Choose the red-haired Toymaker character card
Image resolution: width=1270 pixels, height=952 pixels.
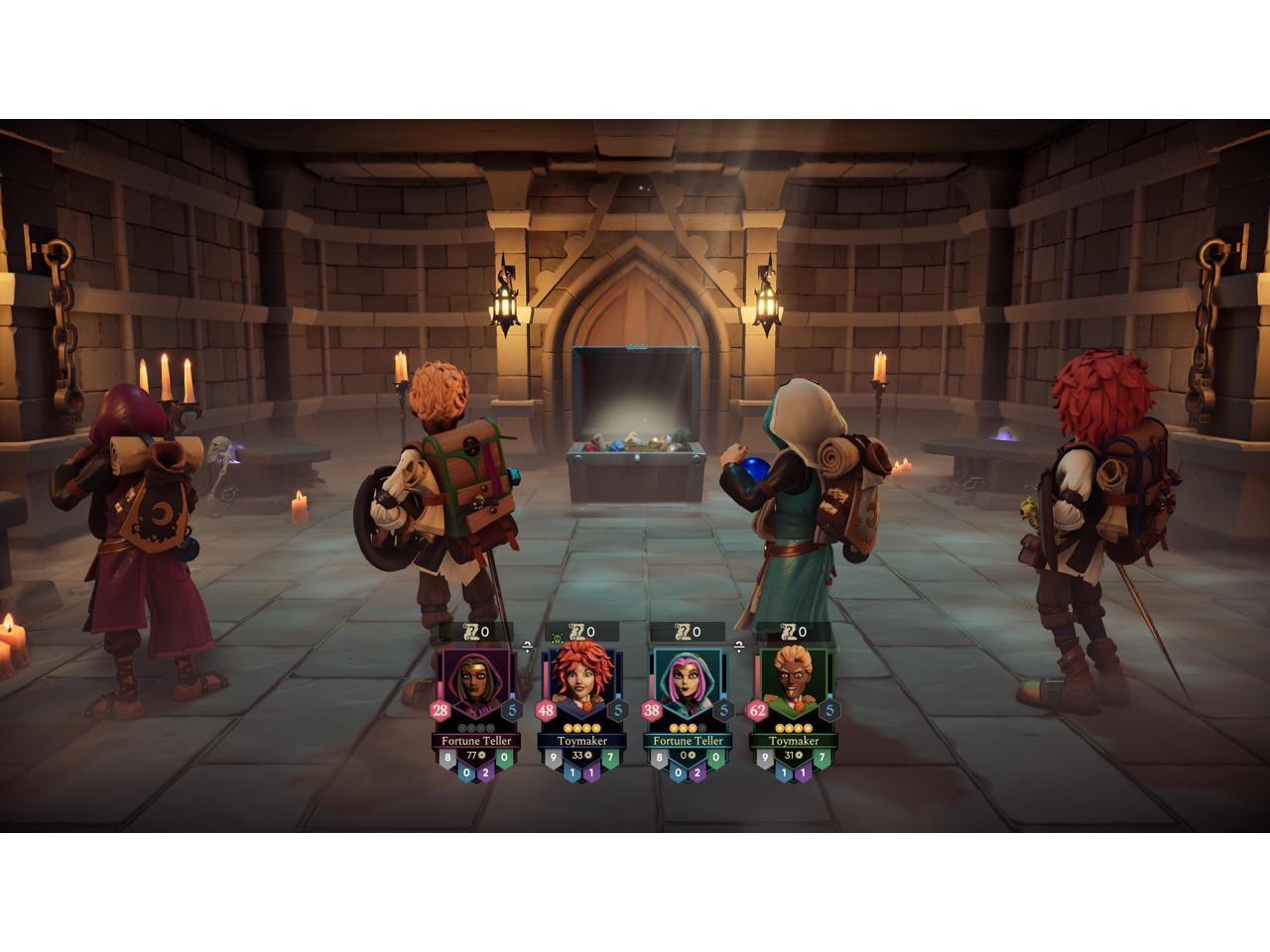point(579,686)
